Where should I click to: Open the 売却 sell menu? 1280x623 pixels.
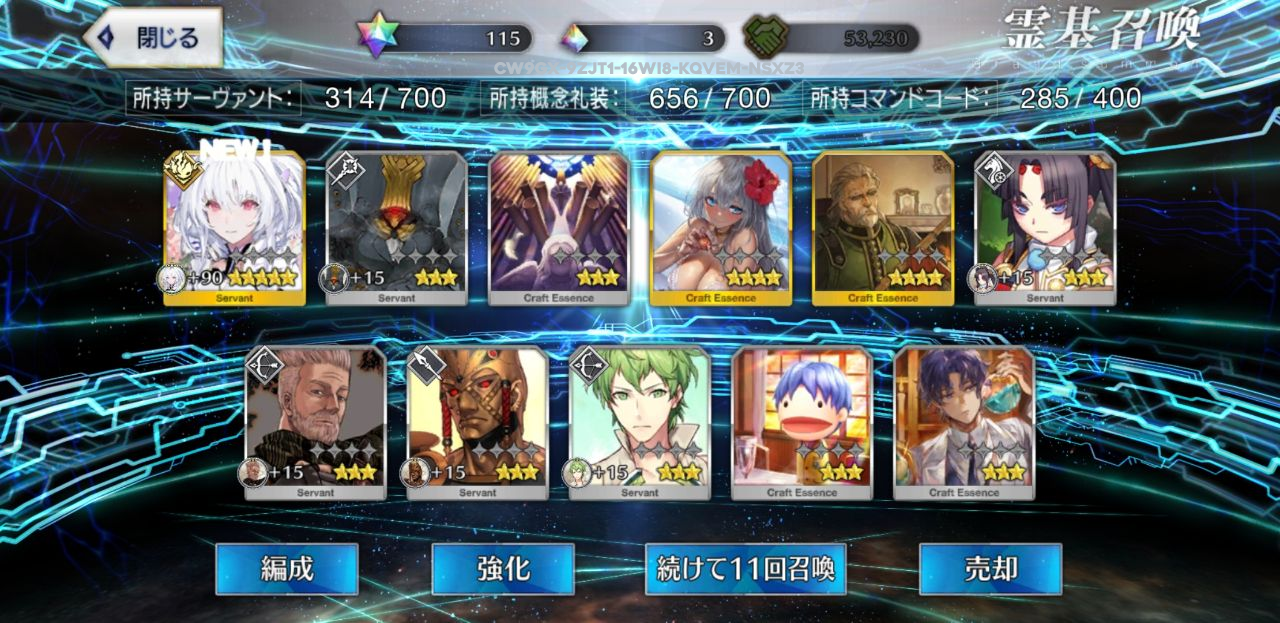(990, 569)
